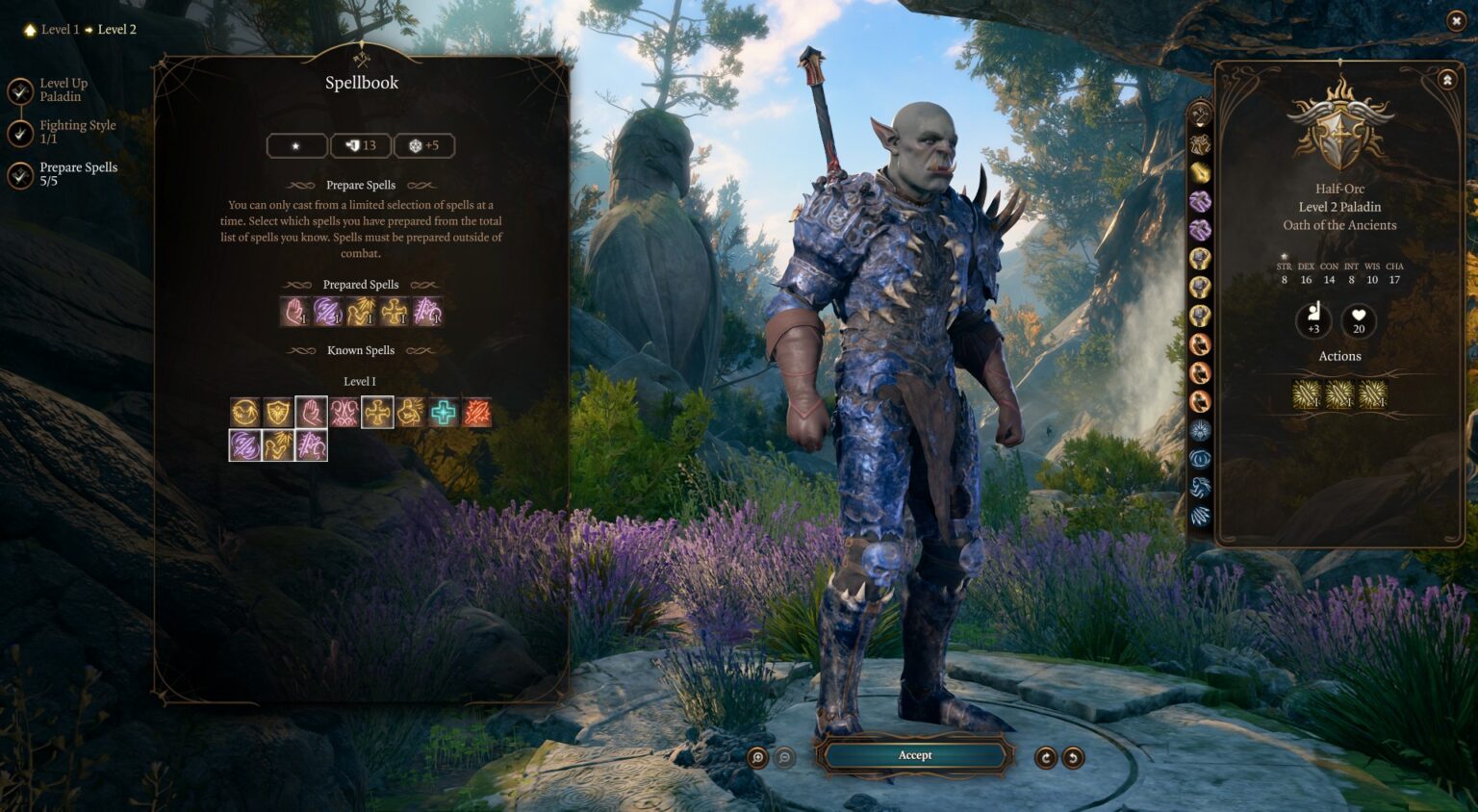The image size is (1478, 812).
Task: Confirm level up with Accept button
Action: pyautogui.click(x=914, y=755)
